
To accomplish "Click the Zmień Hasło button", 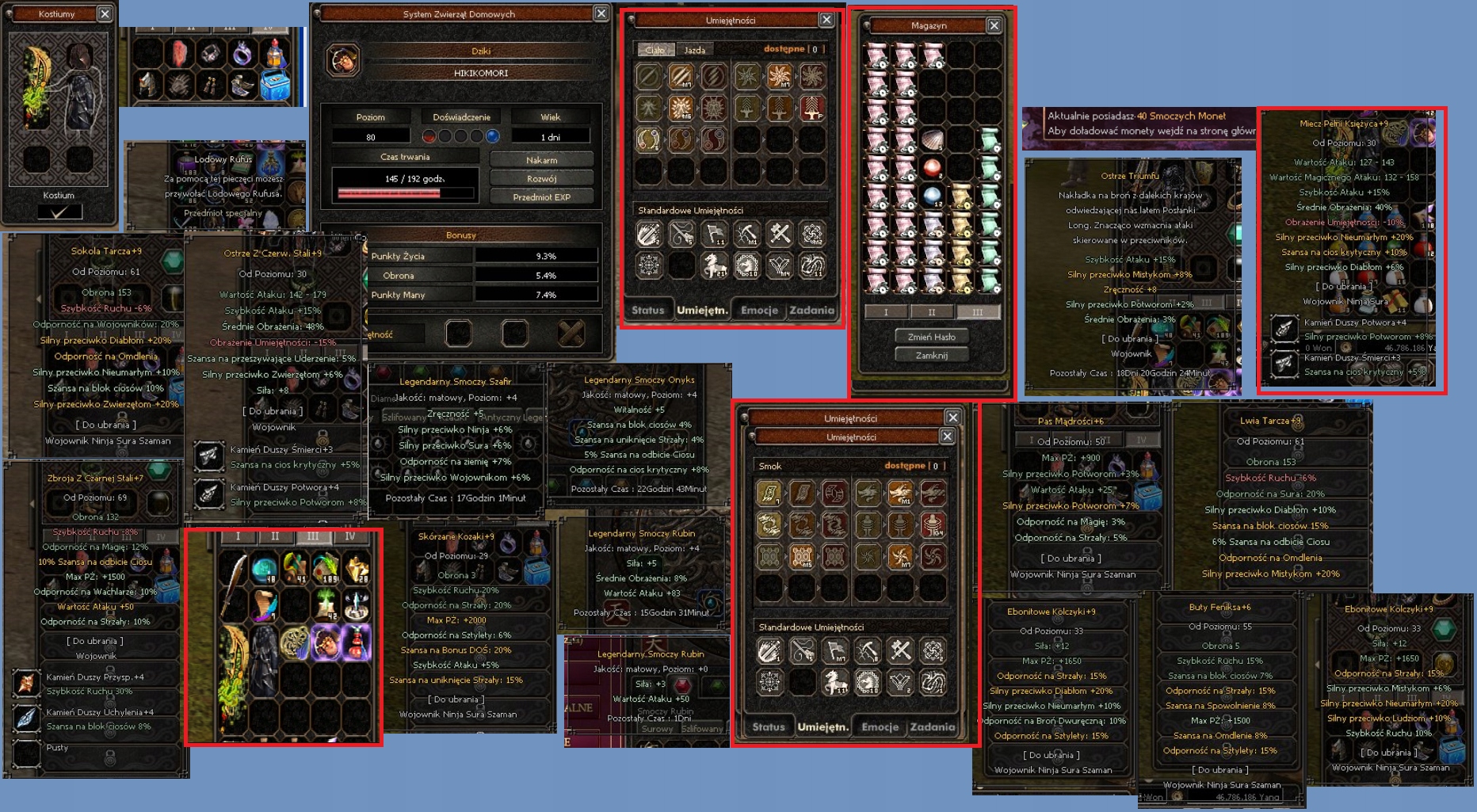I will pos(931,337).
